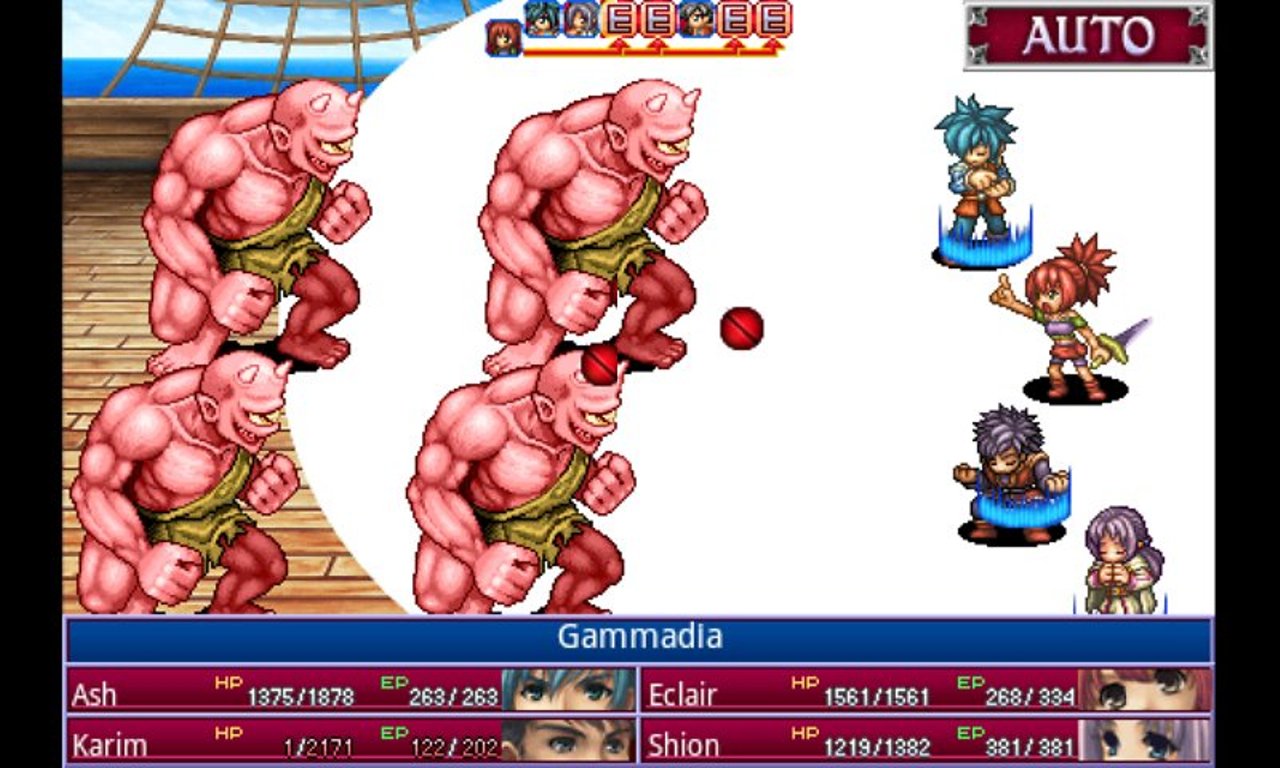Pick Shion's party status row

pos(924,740)
